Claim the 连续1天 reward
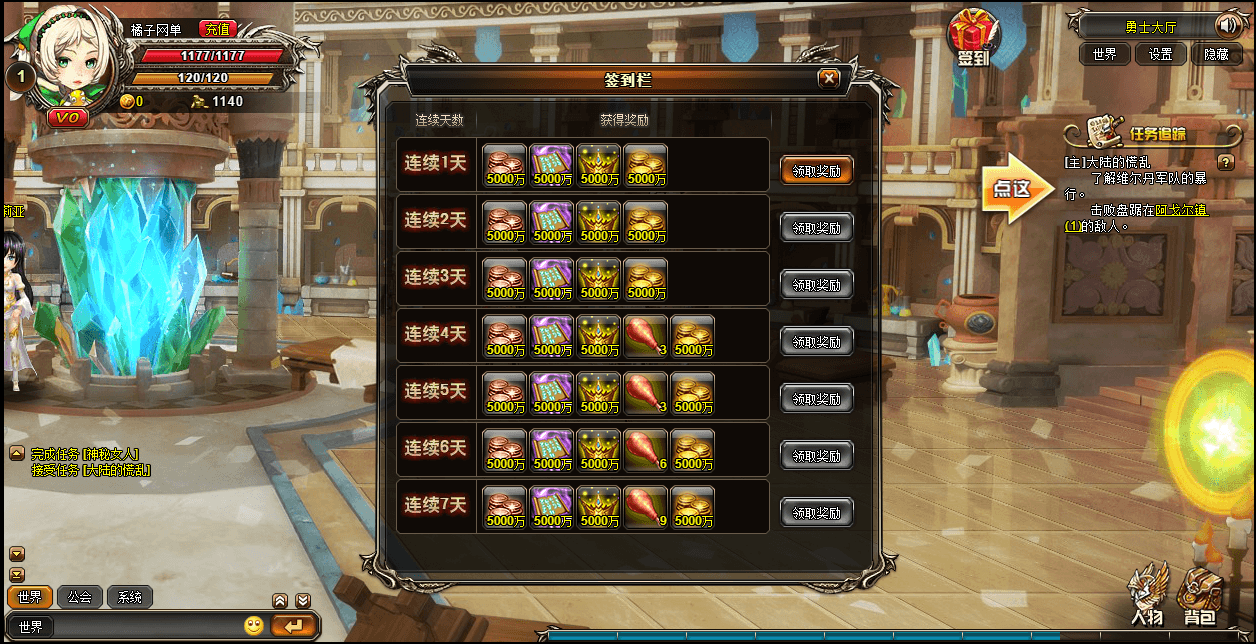1256x644 pixels. pyautogui.click(x=816, y=171)
